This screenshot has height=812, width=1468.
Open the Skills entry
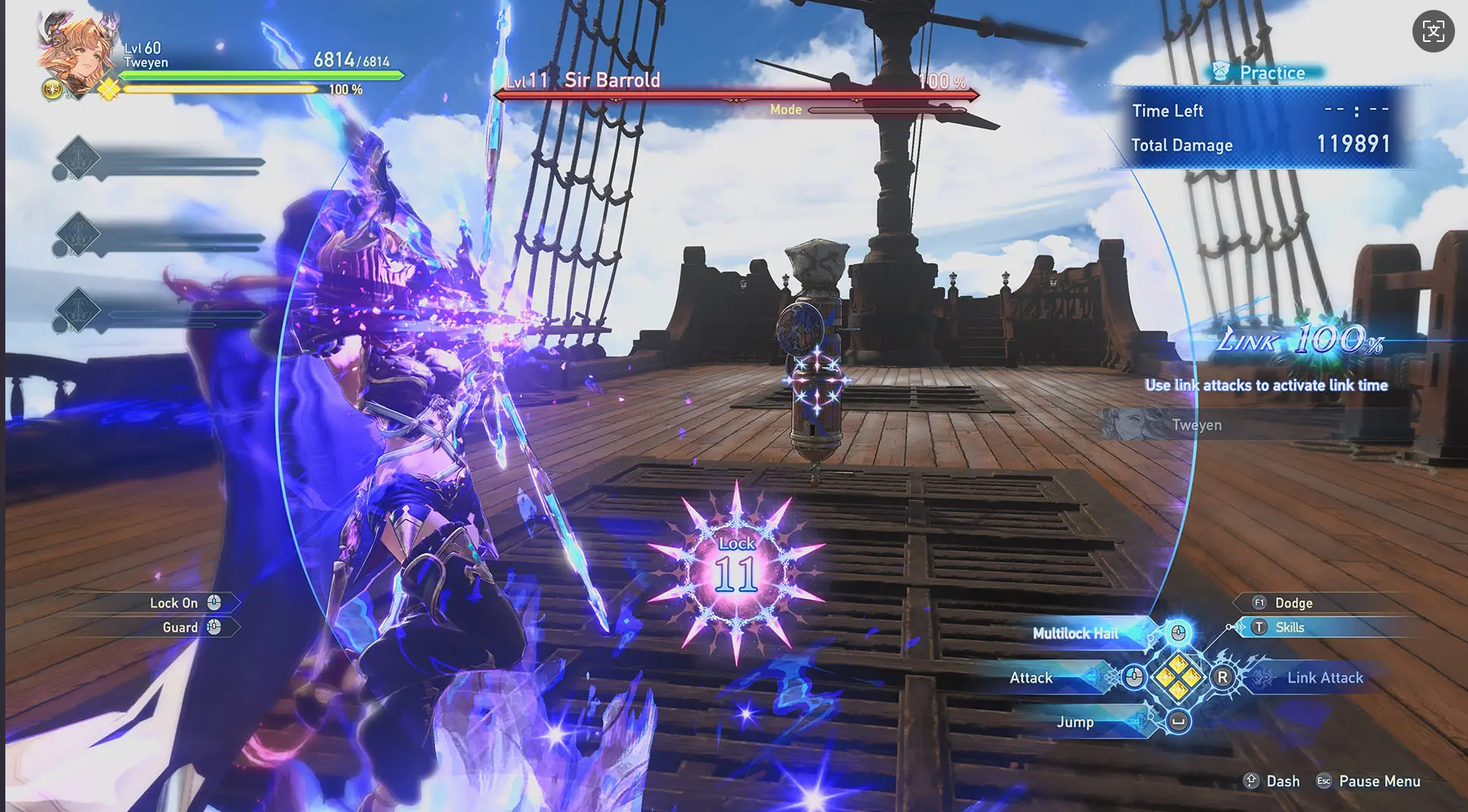tap(1290, 628)
